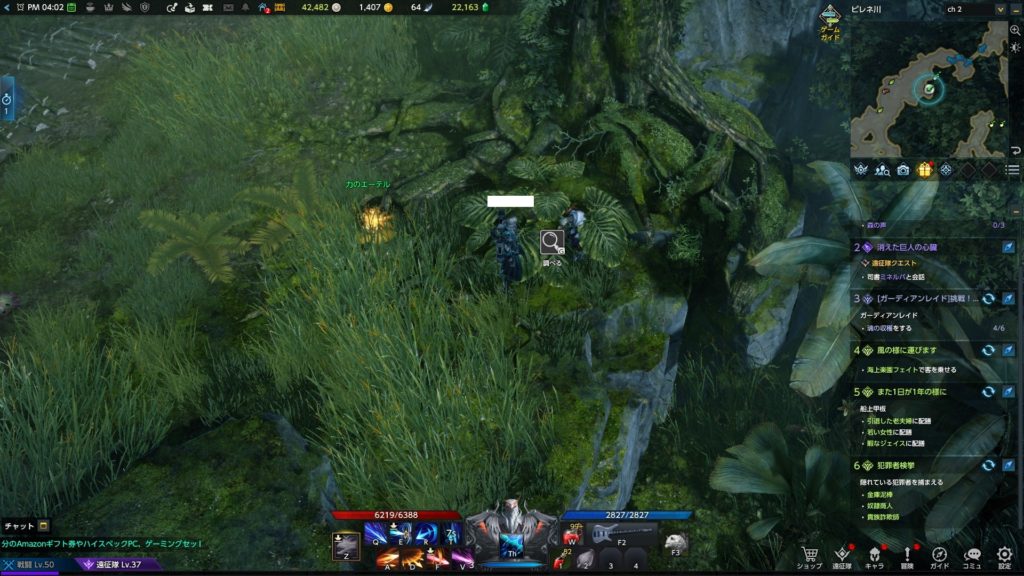
Task: Activate the Q skill icon
Action: 377,534
